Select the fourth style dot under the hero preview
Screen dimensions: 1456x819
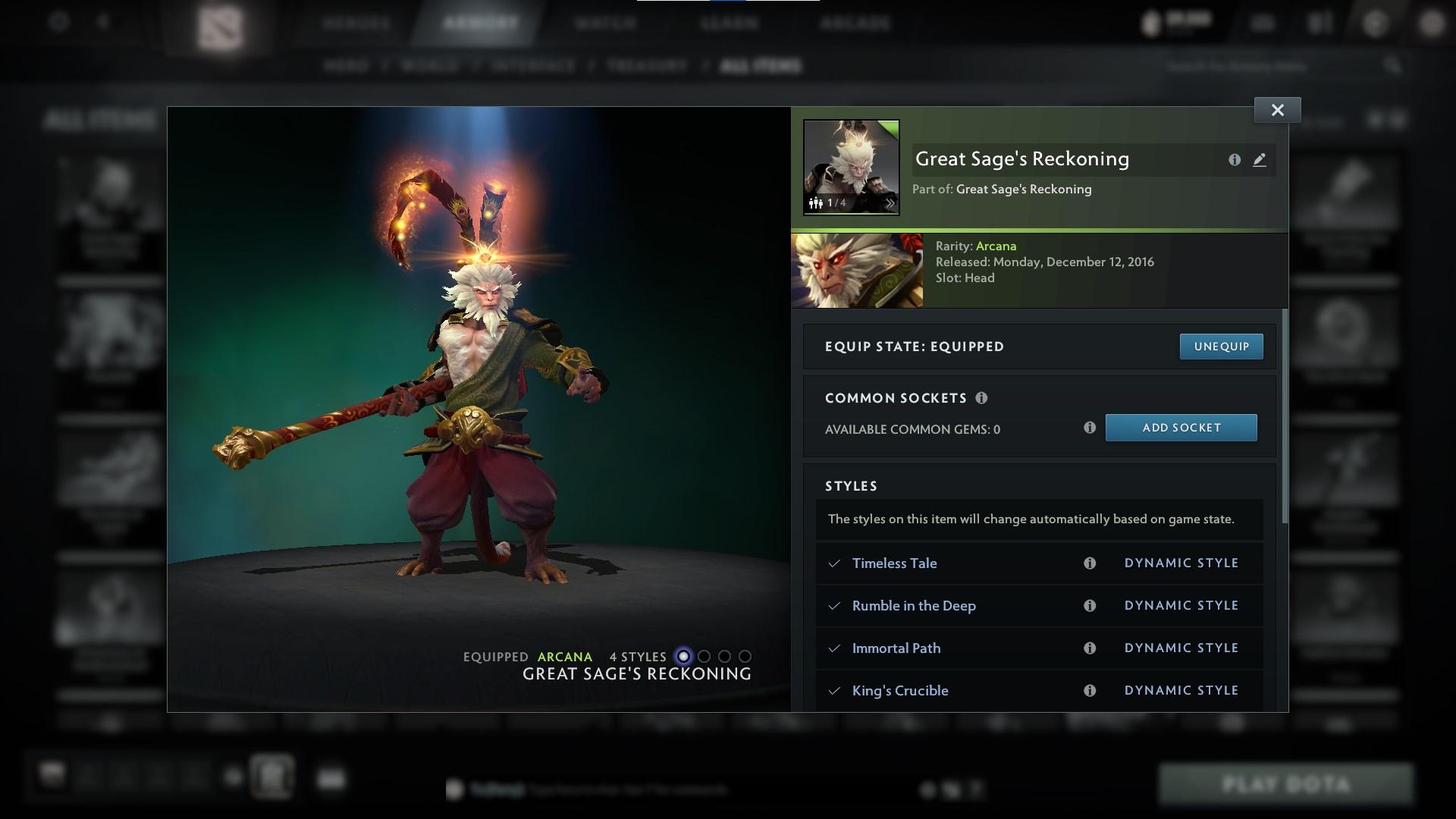coord(745,657)
